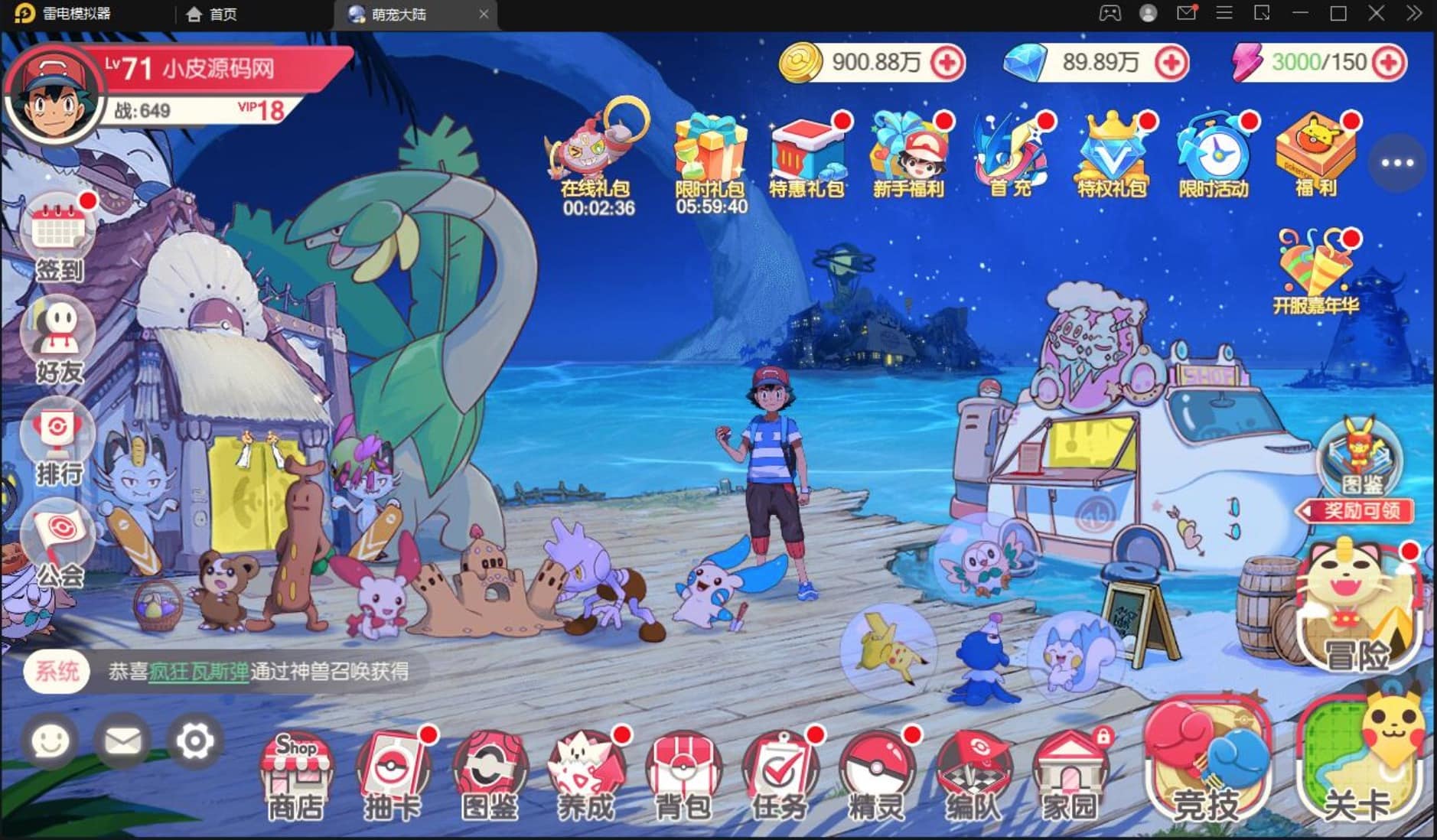Open the 商店 shop menu

tap(296, 775)
